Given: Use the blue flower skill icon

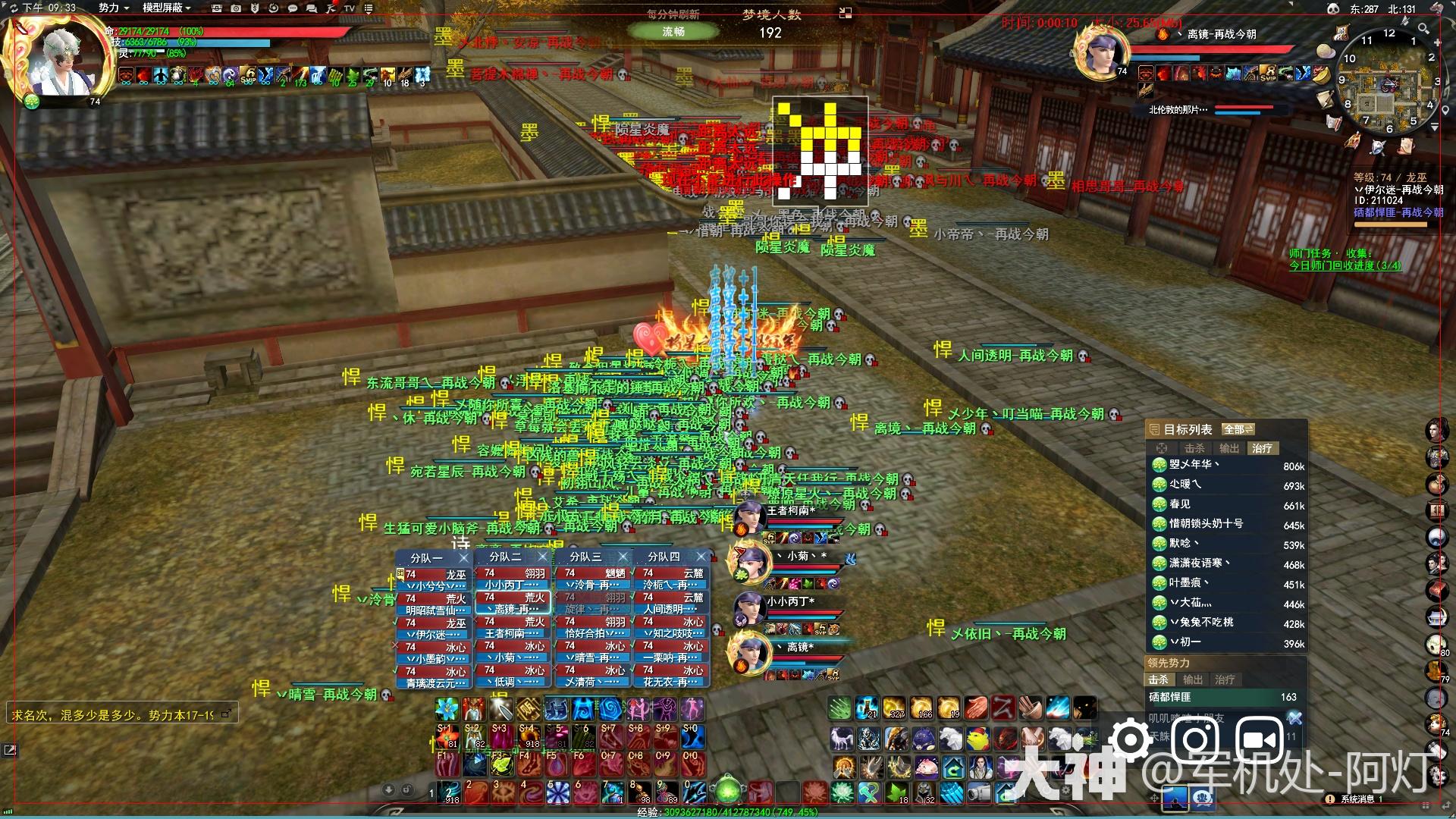Looking at the screenshot, I should [447, 709].
